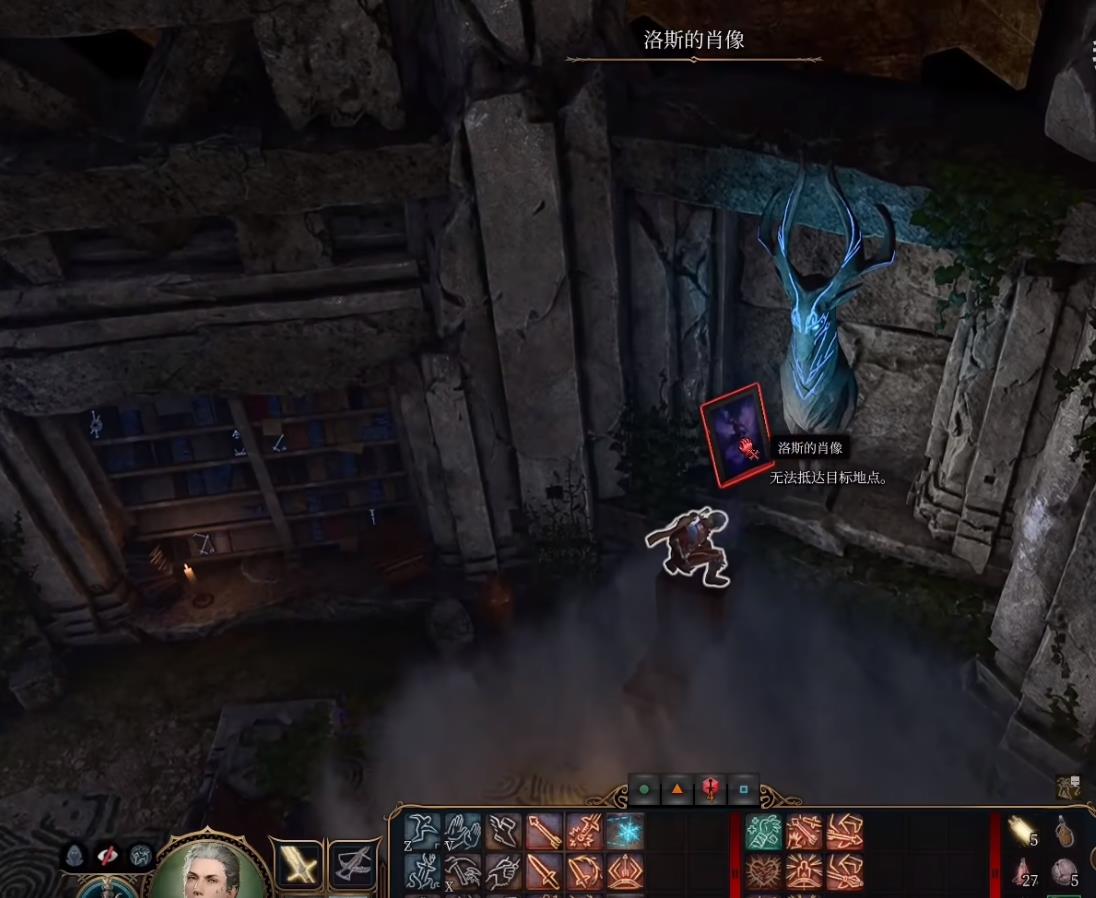Use the pickaxe ability marked X

click(462, 873)
